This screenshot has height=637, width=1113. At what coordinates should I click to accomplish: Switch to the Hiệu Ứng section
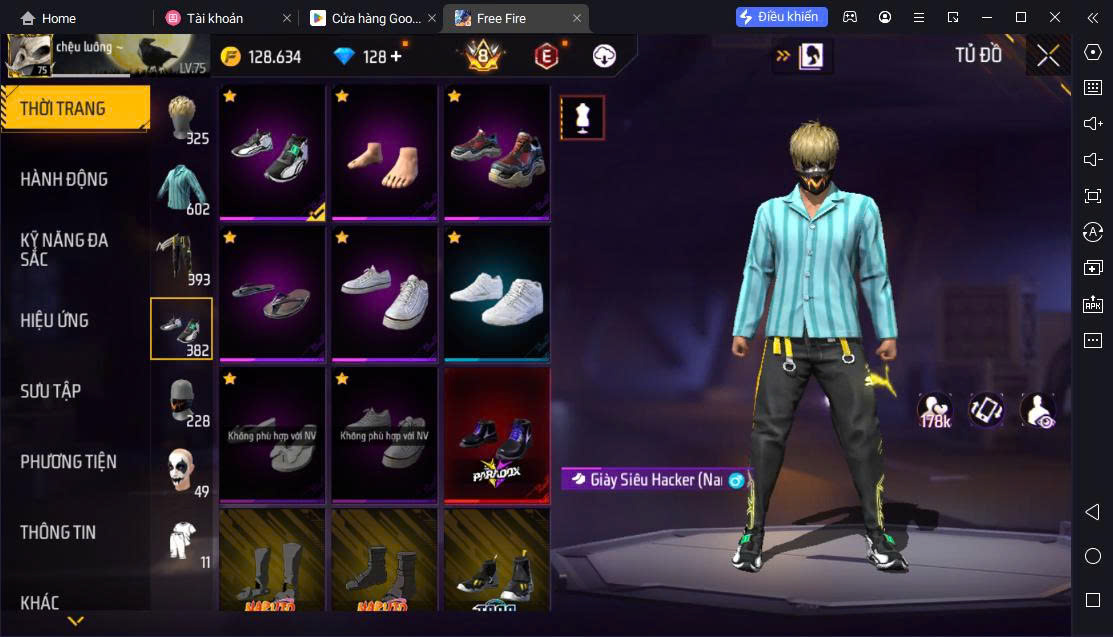pyautogui.click(x=55, y=321)
